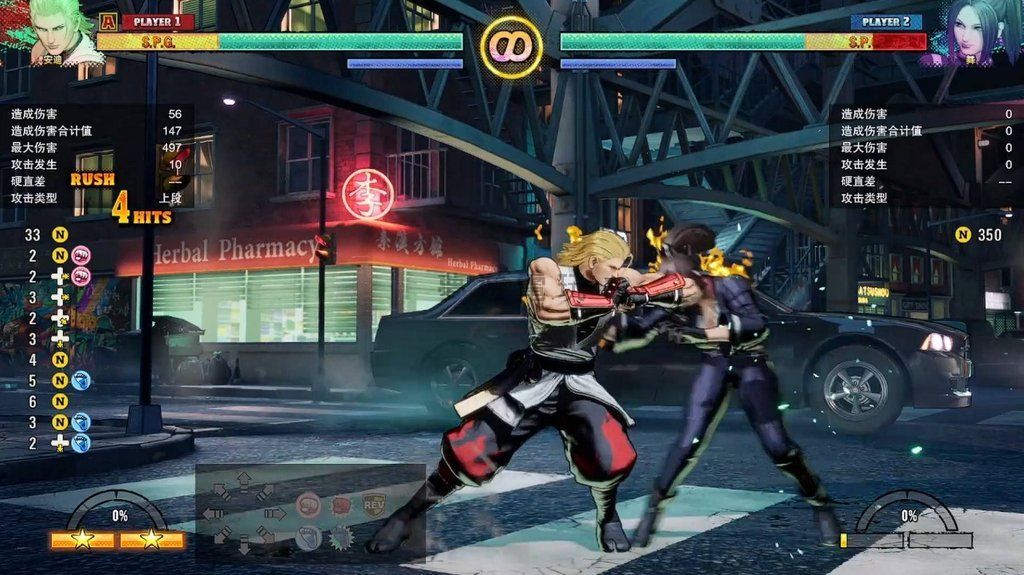
Task: Click the up arrow on the direction pad
Action: click(243, 481)
